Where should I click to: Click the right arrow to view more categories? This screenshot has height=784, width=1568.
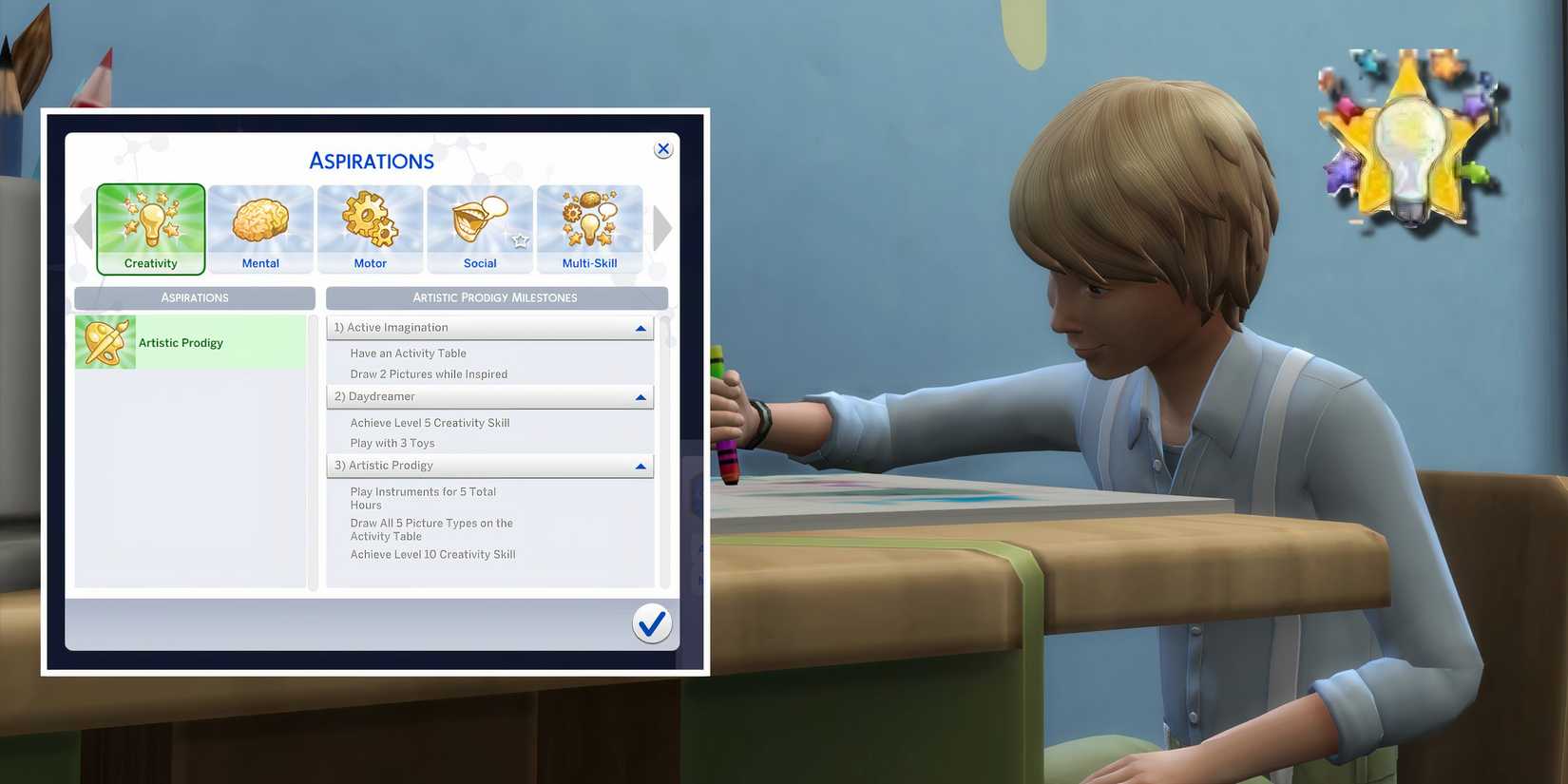(x=662, y=227)
